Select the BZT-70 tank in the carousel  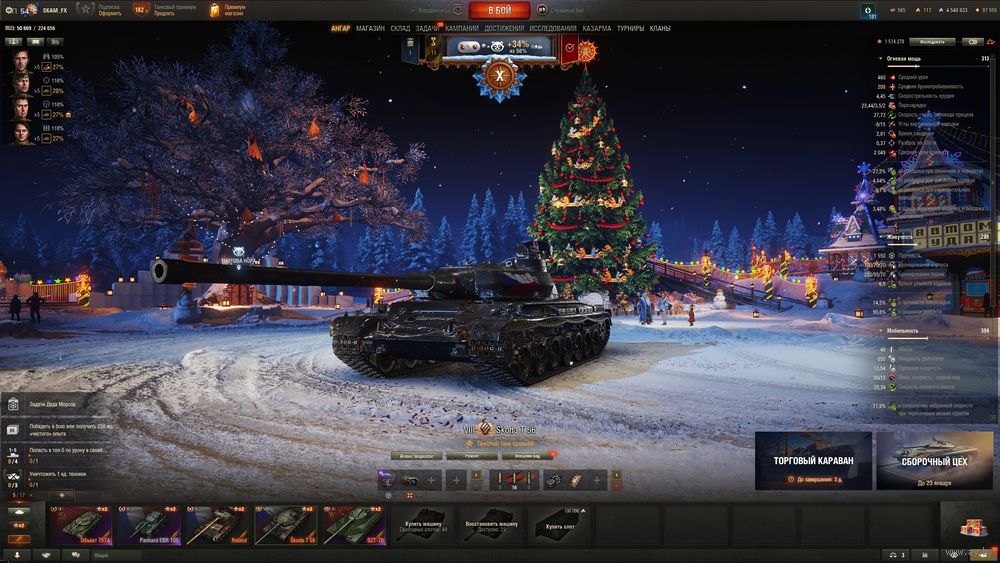pos(355,523)
